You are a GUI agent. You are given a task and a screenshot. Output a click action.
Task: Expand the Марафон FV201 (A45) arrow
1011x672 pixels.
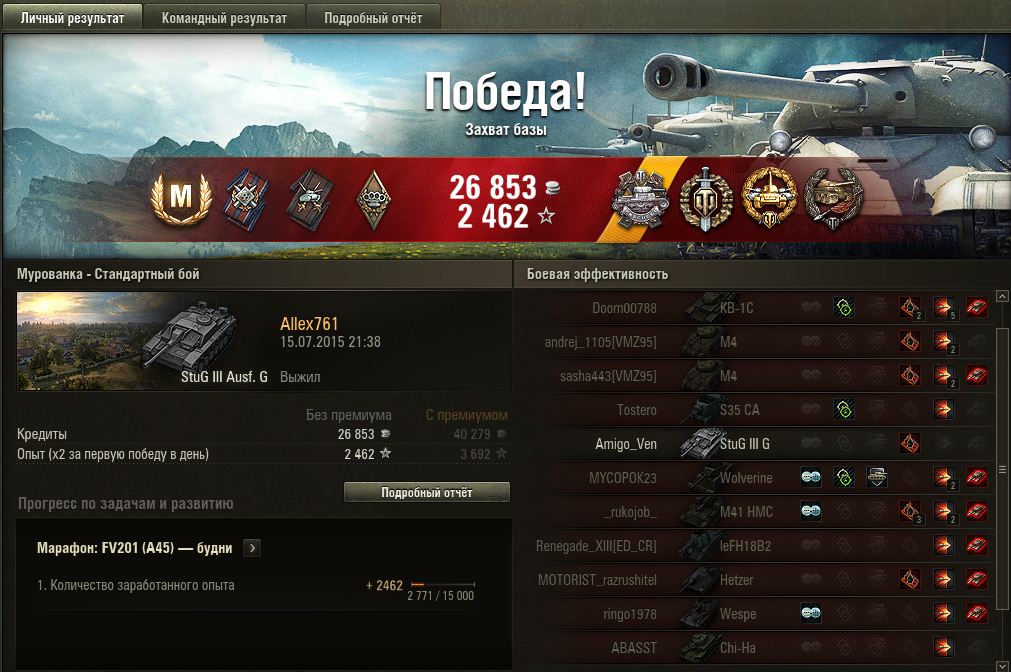pyautogui.click(x=252, y=548)
